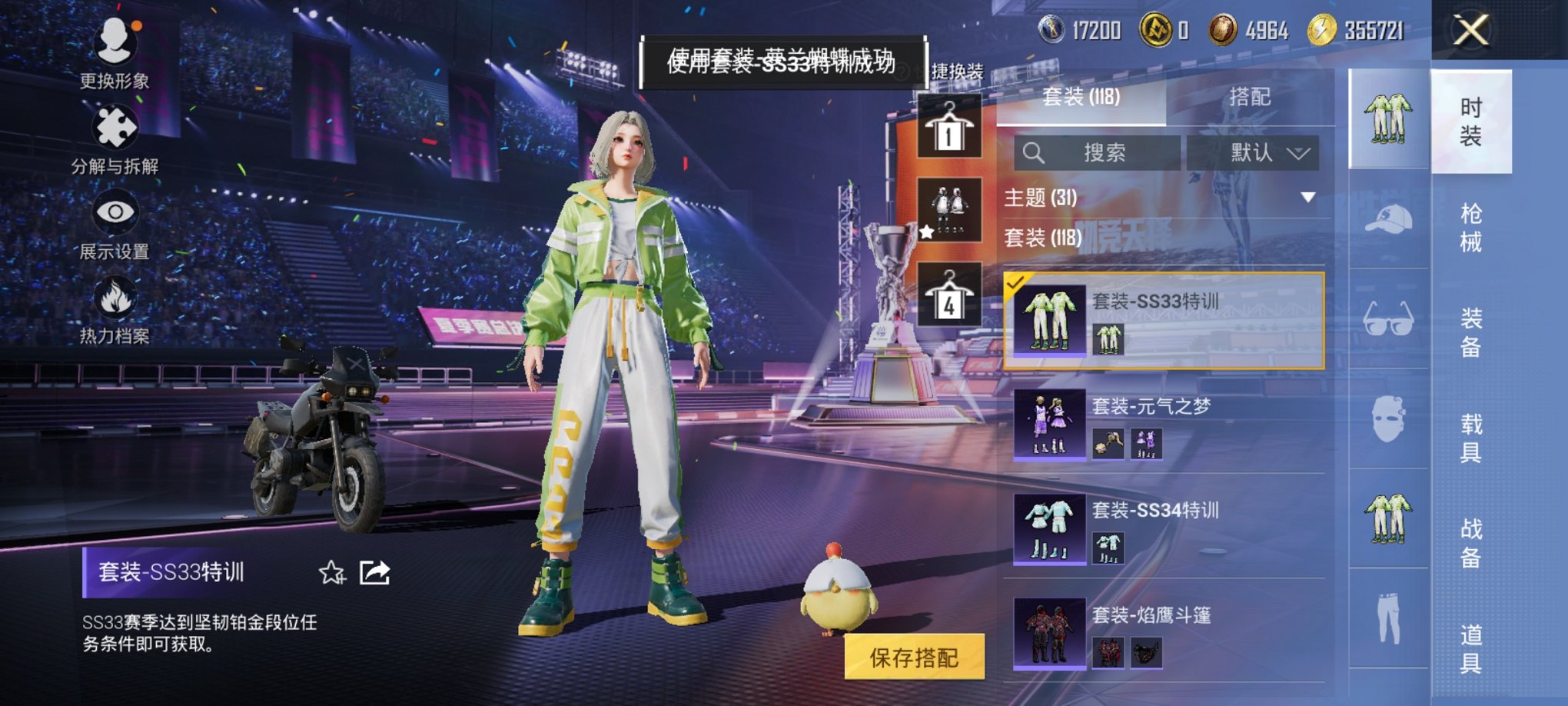Tap the star on the penguin quick-wear slot

point(928,231)
